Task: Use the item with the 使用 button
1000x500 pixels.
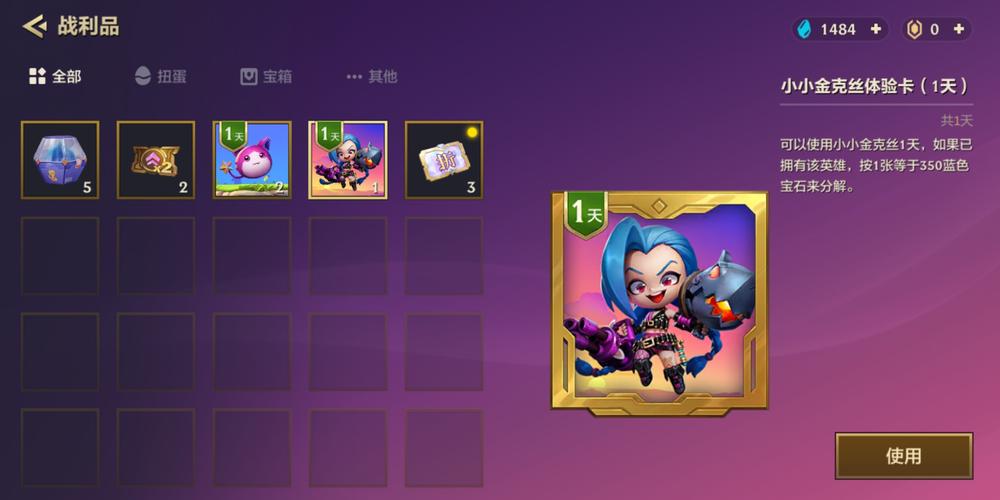Action: [903, 456]
